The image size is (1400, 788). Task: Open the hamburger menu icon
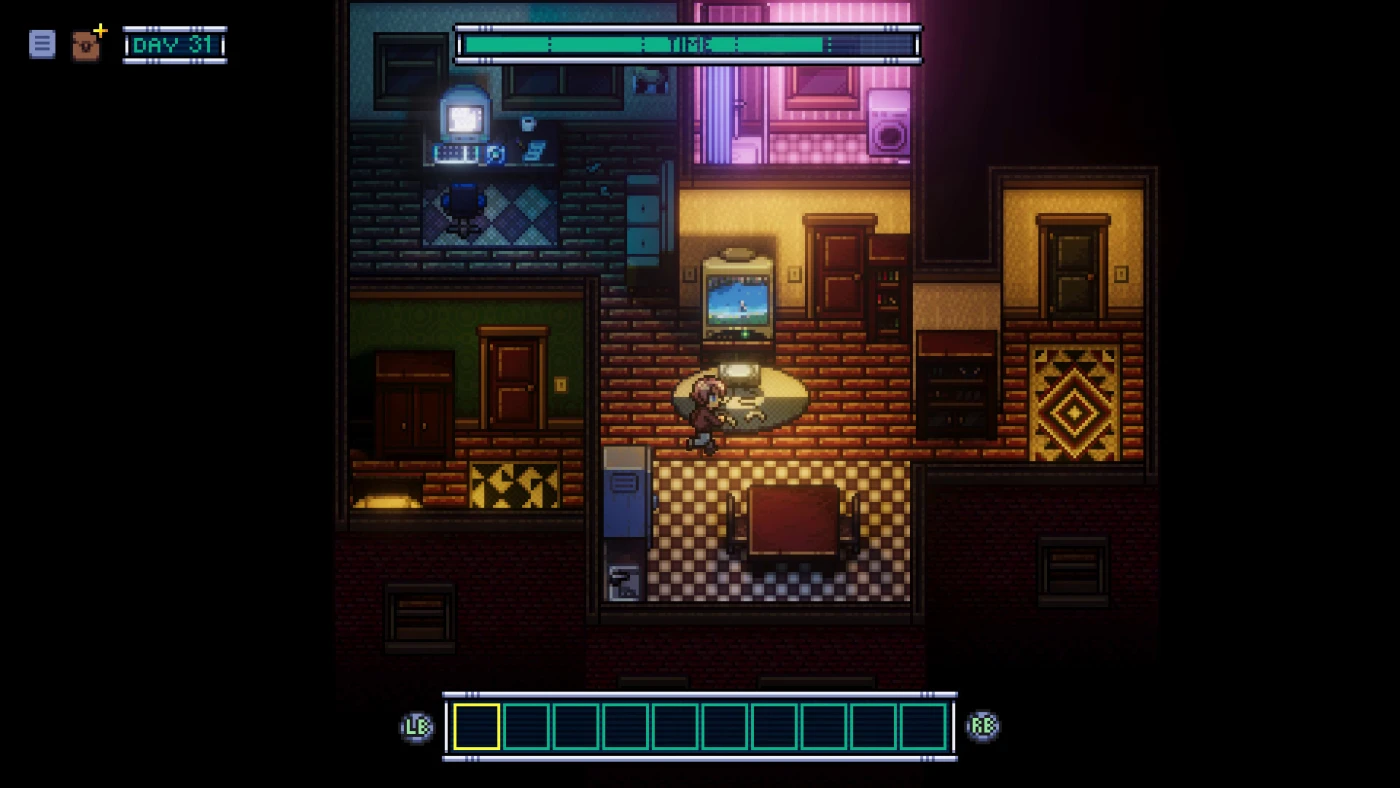42,44
